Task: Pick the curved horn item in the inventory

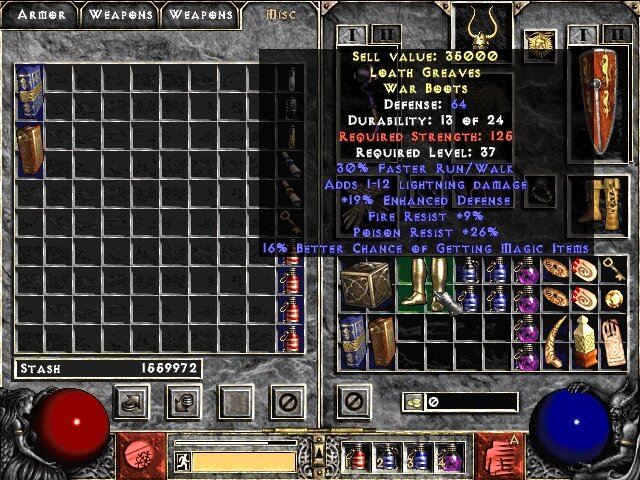Action: point(555,342)
